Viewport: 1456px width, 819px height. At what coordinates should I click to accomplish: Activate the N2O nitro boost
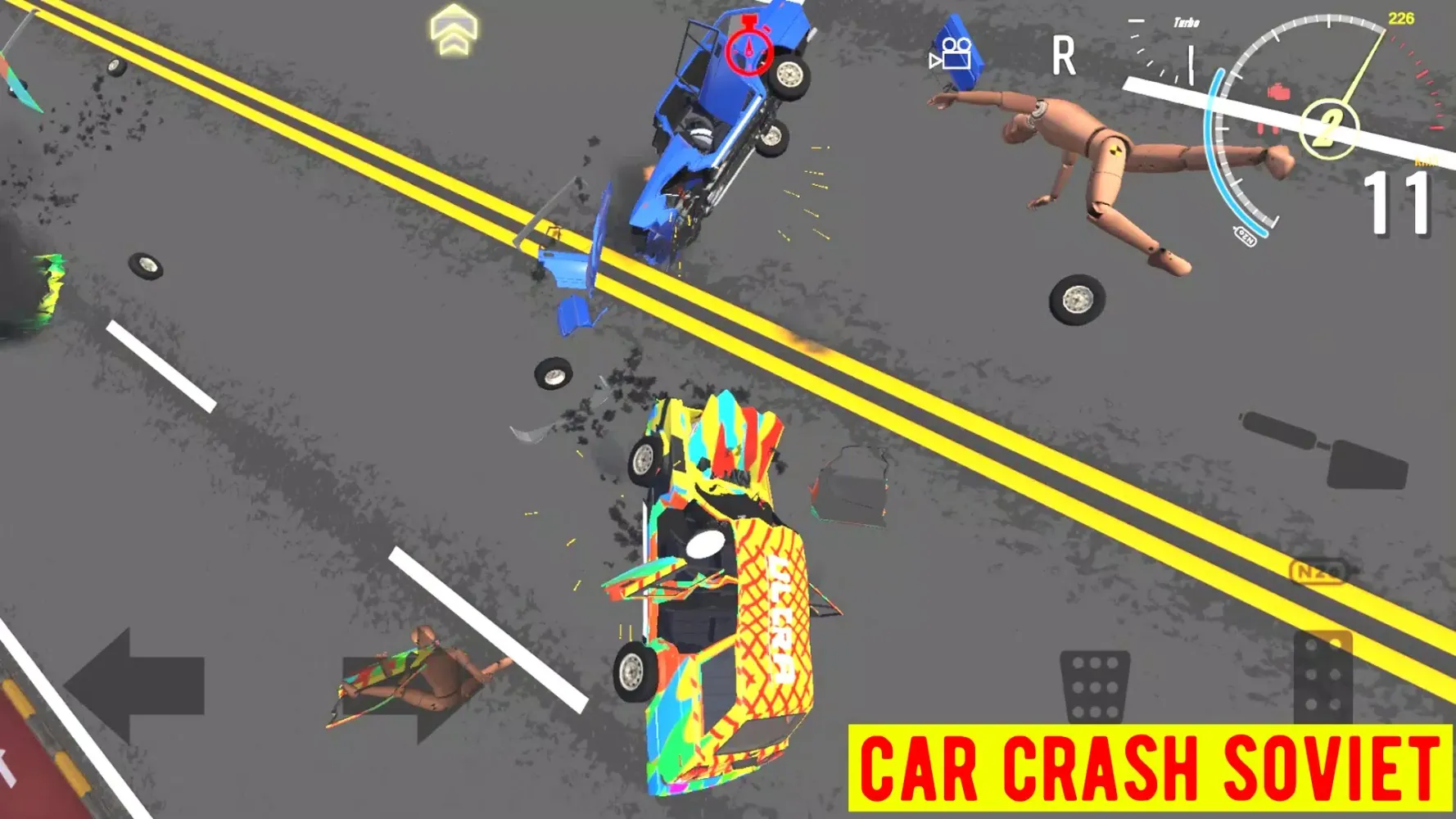click(1320, 571)
